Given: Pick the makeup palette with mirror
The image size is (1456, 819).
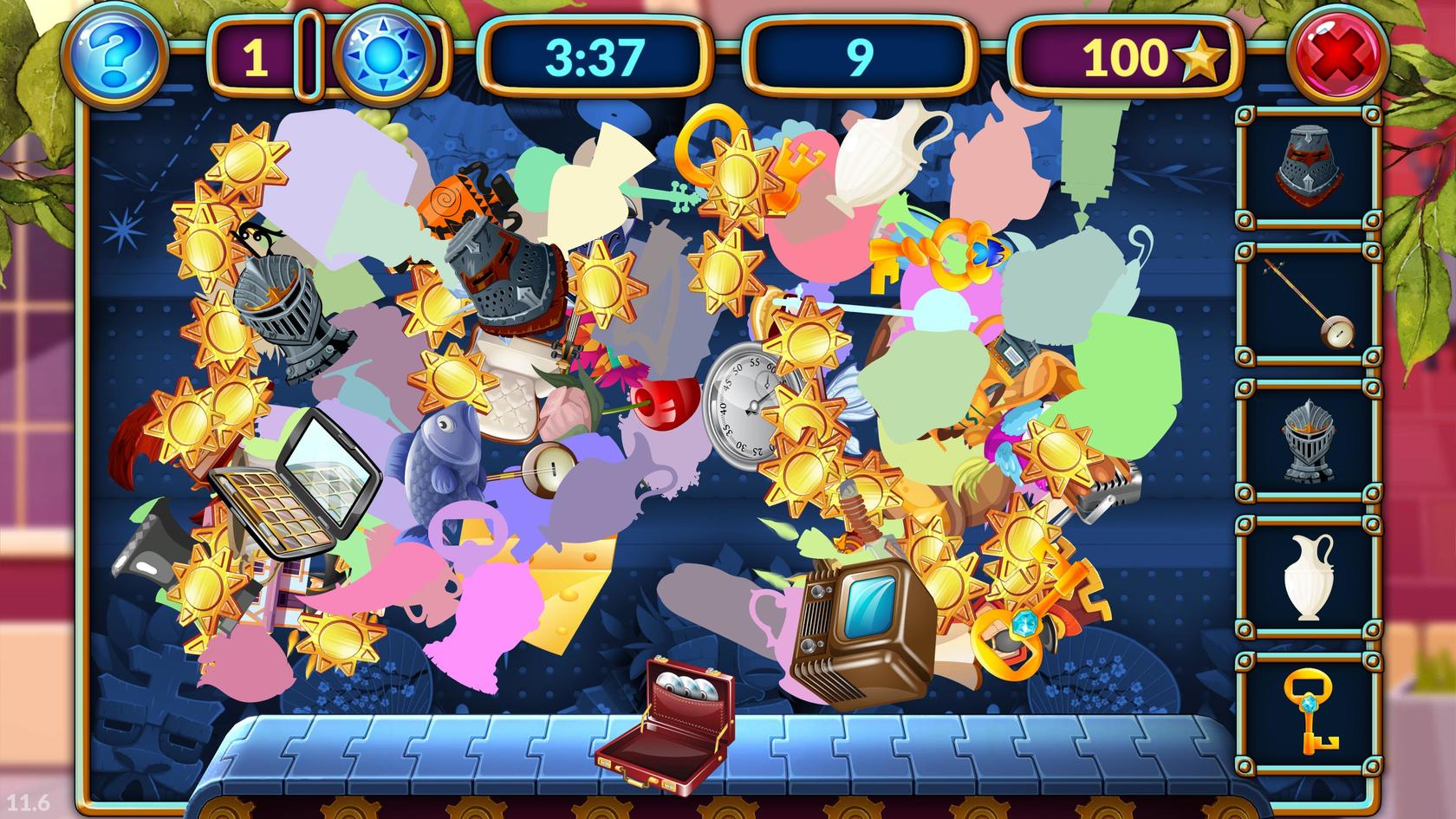Looking at the screenshot, I should click(x=295, y=485).
